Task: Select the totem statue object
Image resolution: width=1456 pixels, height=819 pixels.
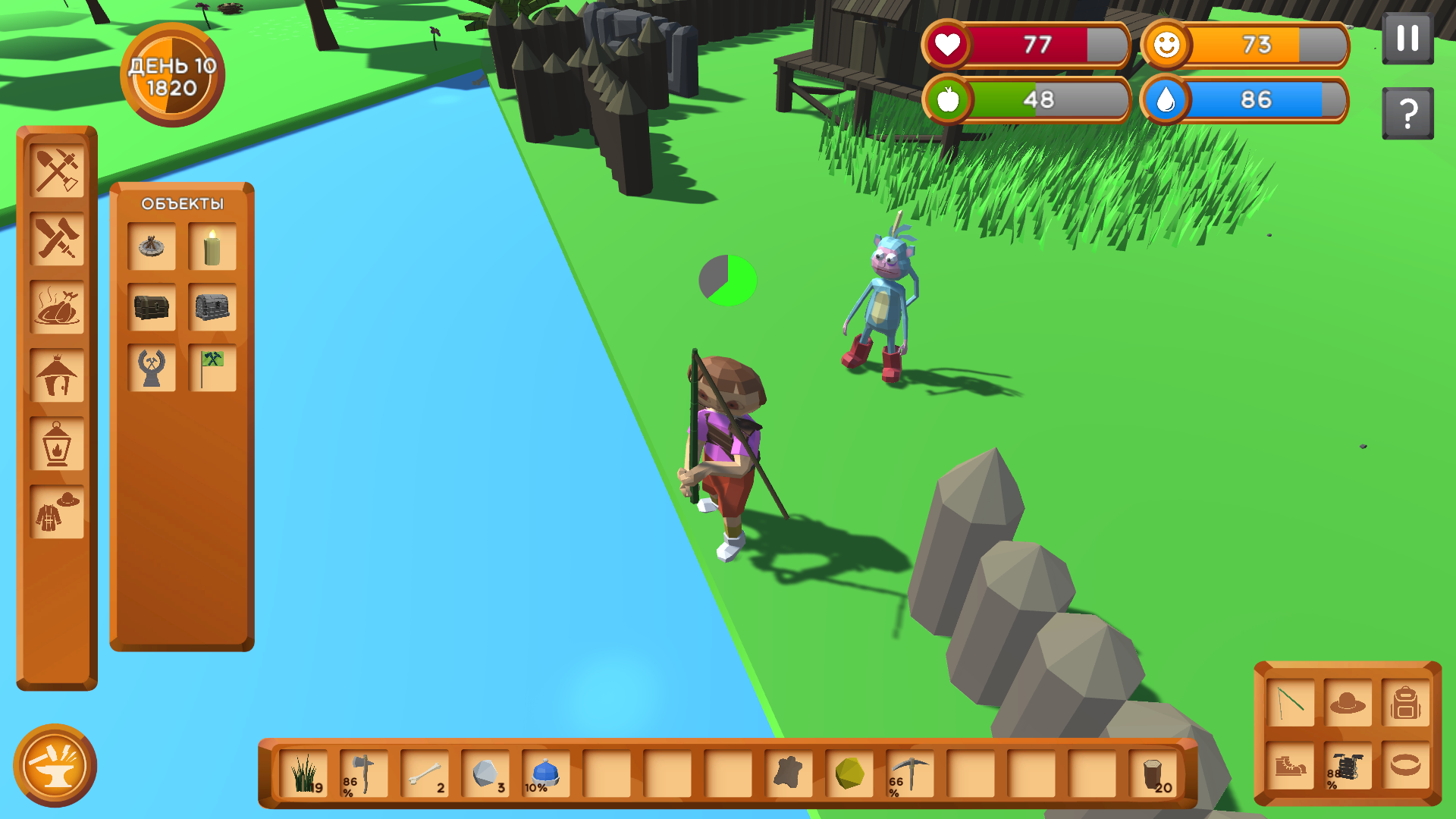Action: (152, 366)
